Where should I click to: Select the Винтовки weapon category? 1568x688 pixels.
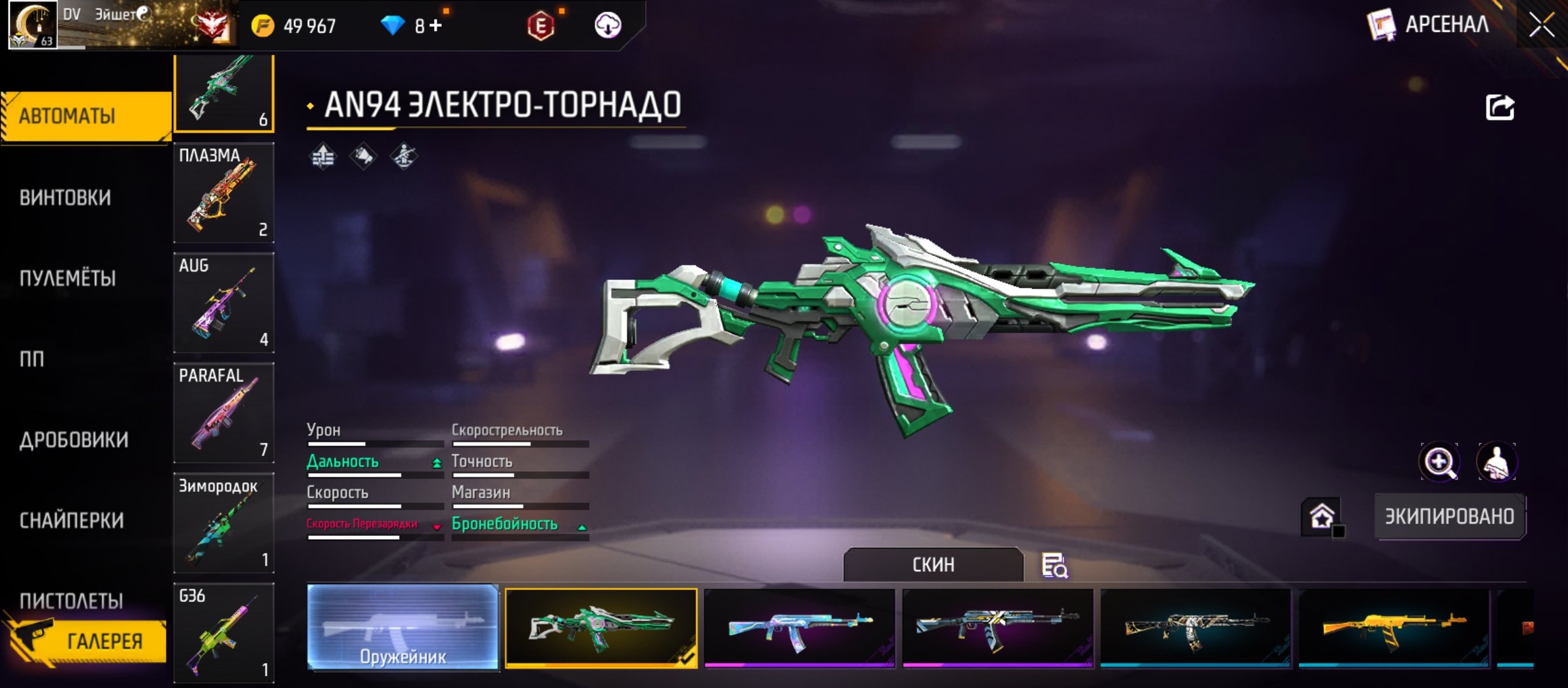pyautogui.click(x=65, y=197)
